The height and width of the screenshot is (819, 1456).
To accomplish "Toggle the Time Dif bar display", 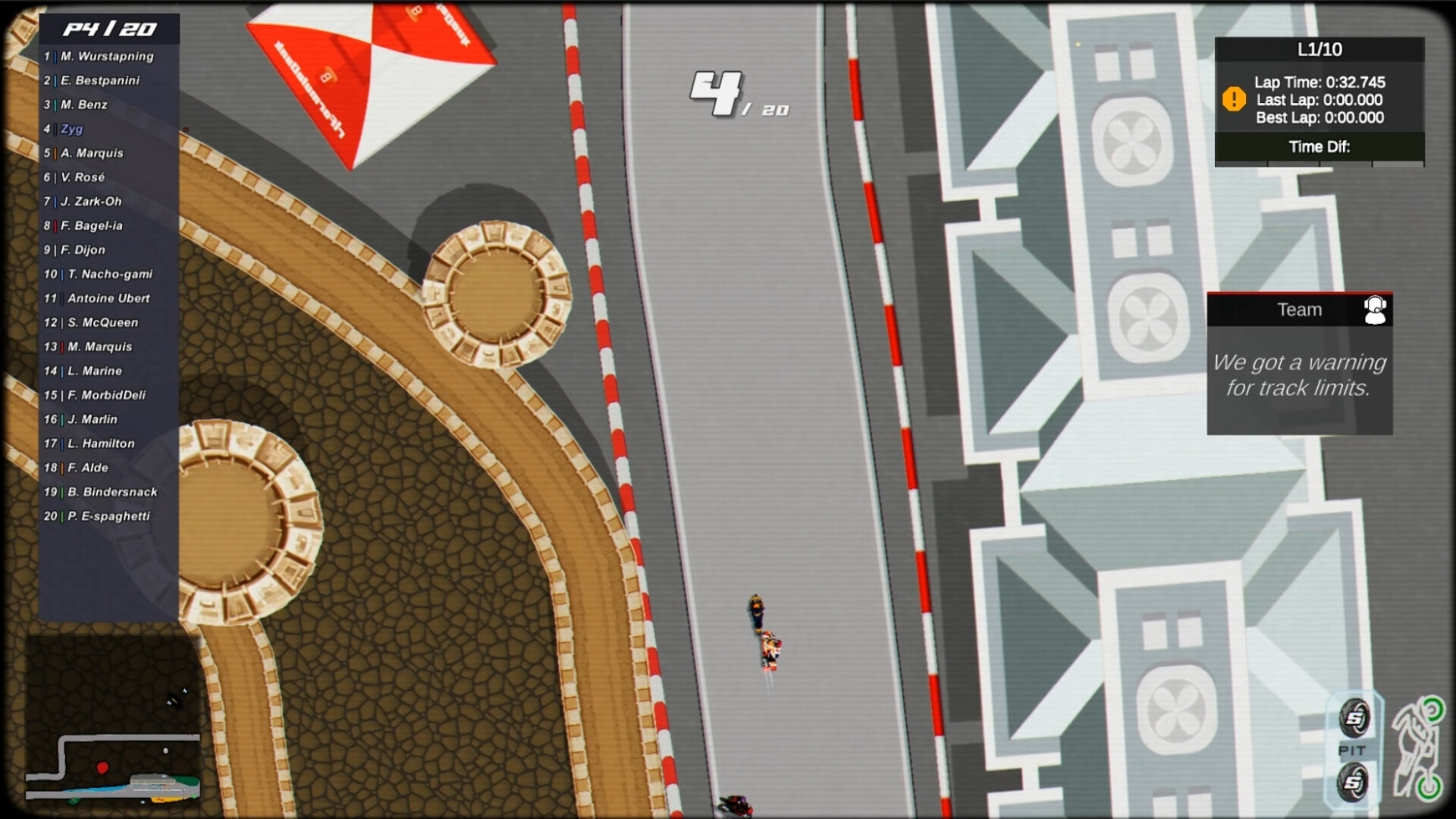I will (1319, 147).
